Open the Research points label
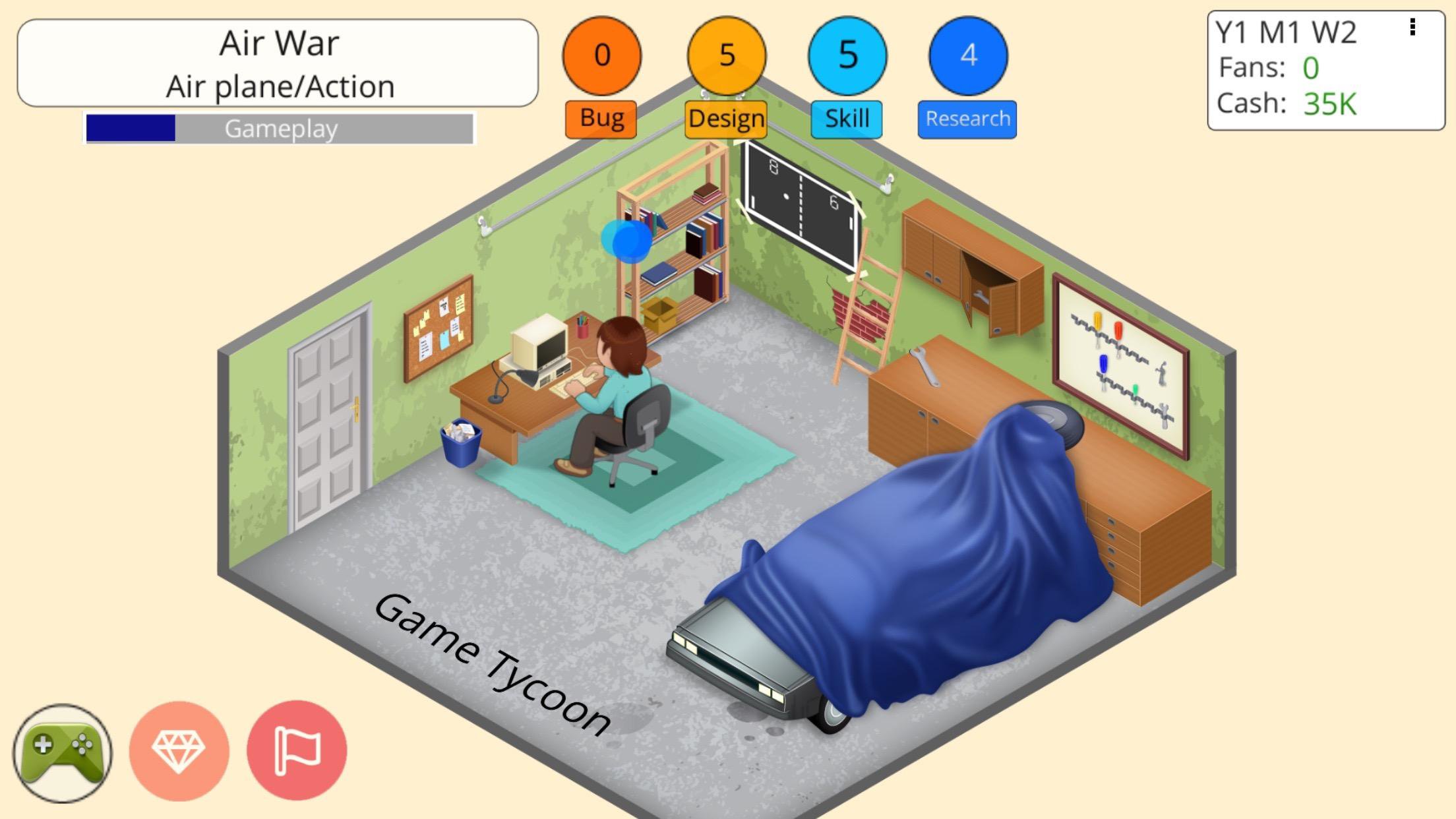This screenshot has height=819, width=1456. [967, 119]
